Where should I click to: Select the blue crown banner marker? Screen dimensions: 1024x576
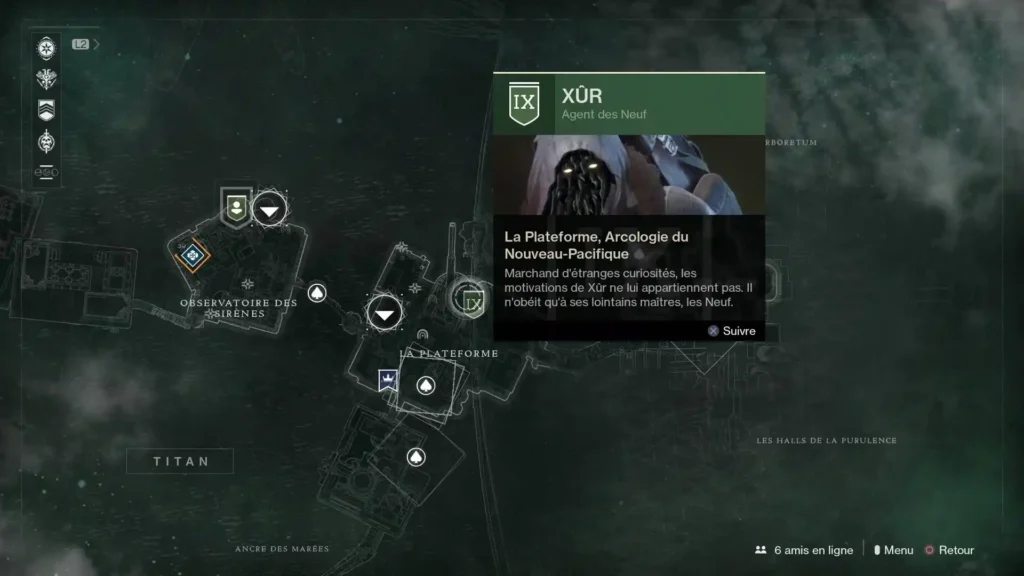(387, 380)
